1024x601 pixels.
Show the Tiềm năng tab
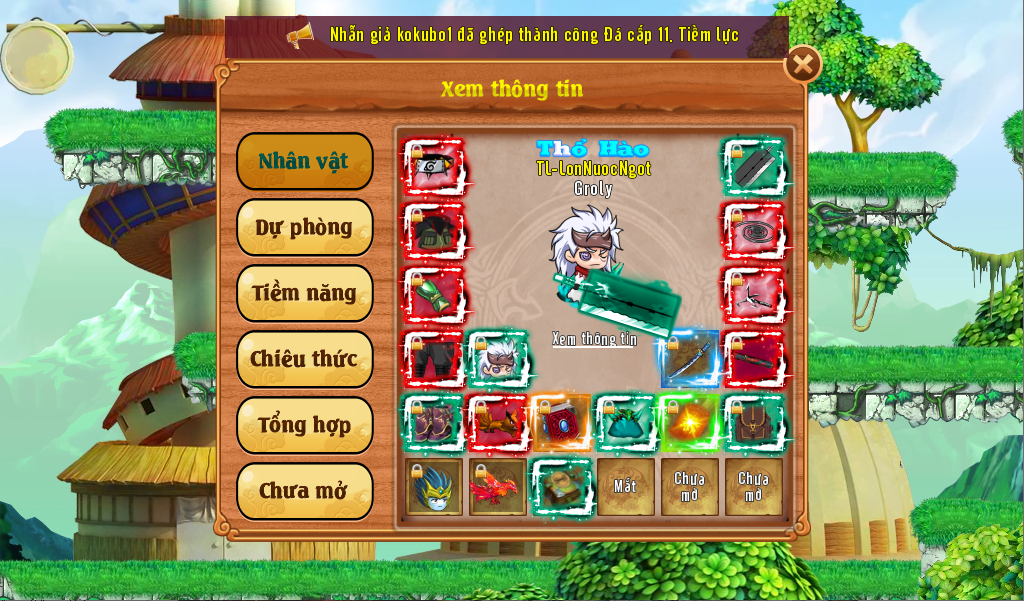coord(304,293)
